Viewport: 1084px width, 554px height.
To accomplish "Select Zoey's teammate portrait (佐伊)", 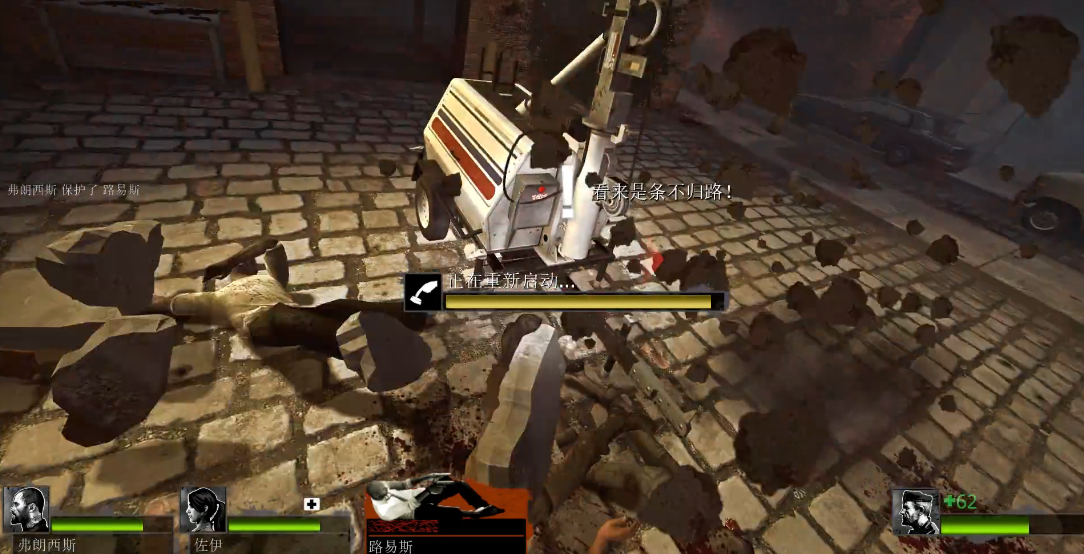I will (x=203, y=509).
